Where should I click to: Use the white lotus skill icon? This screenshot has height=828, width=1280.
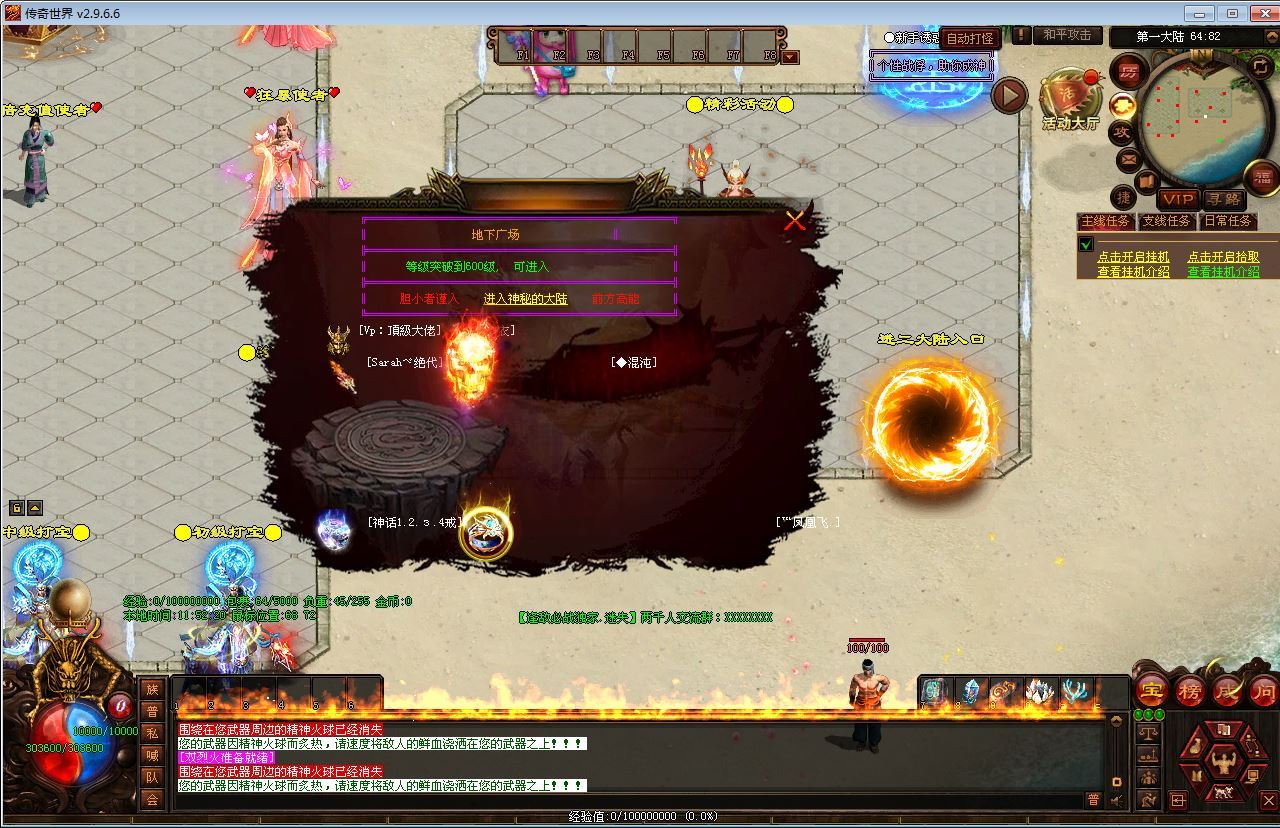tap(1039, 691)
